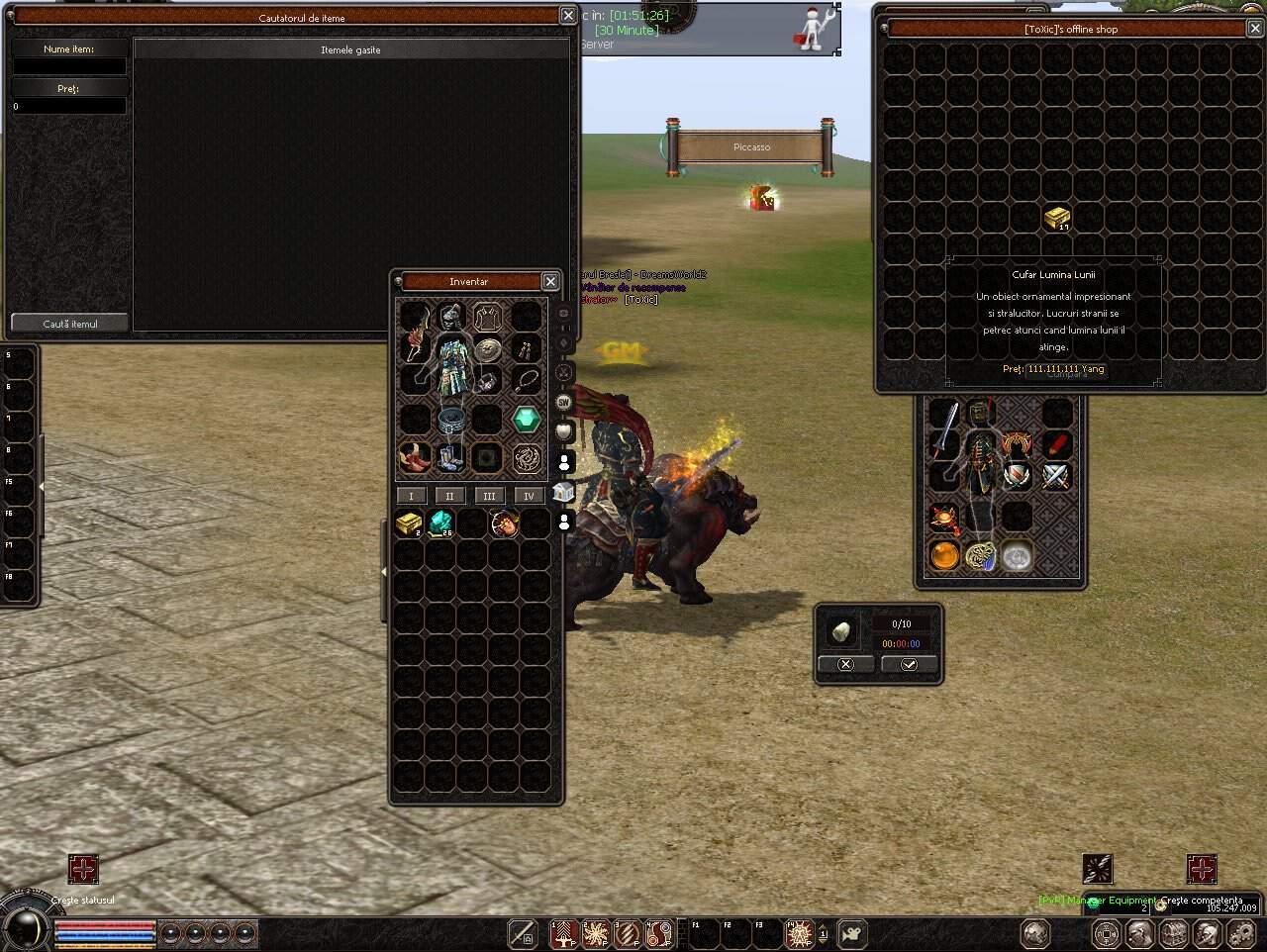
Task: Toggle the SW switch beside the inventory
Action: coord(562,403)
